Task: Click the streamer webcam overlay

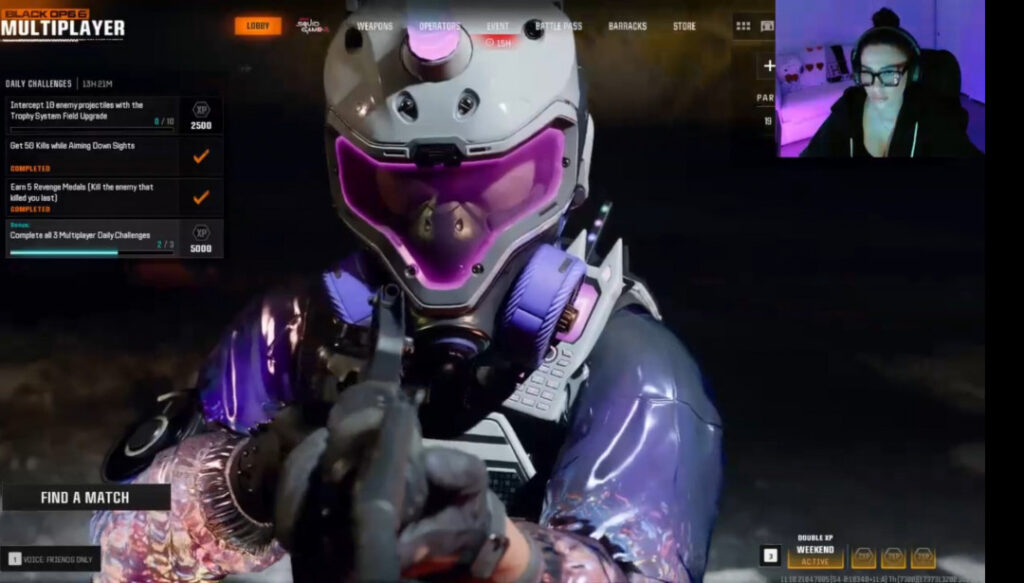Action: pos(879,78)
